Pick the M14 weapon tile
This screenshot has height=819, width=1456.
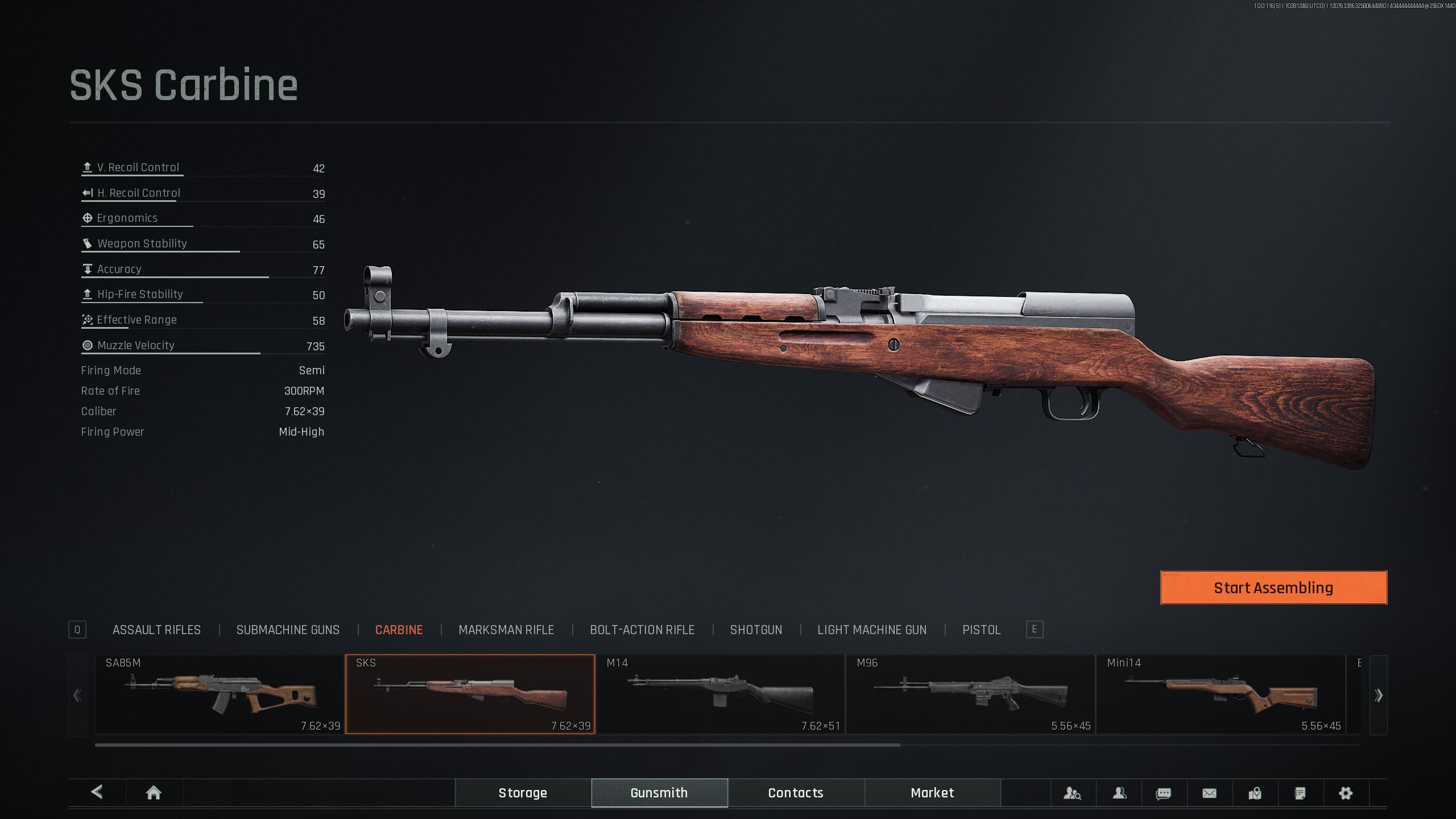(x=720, y=694)
